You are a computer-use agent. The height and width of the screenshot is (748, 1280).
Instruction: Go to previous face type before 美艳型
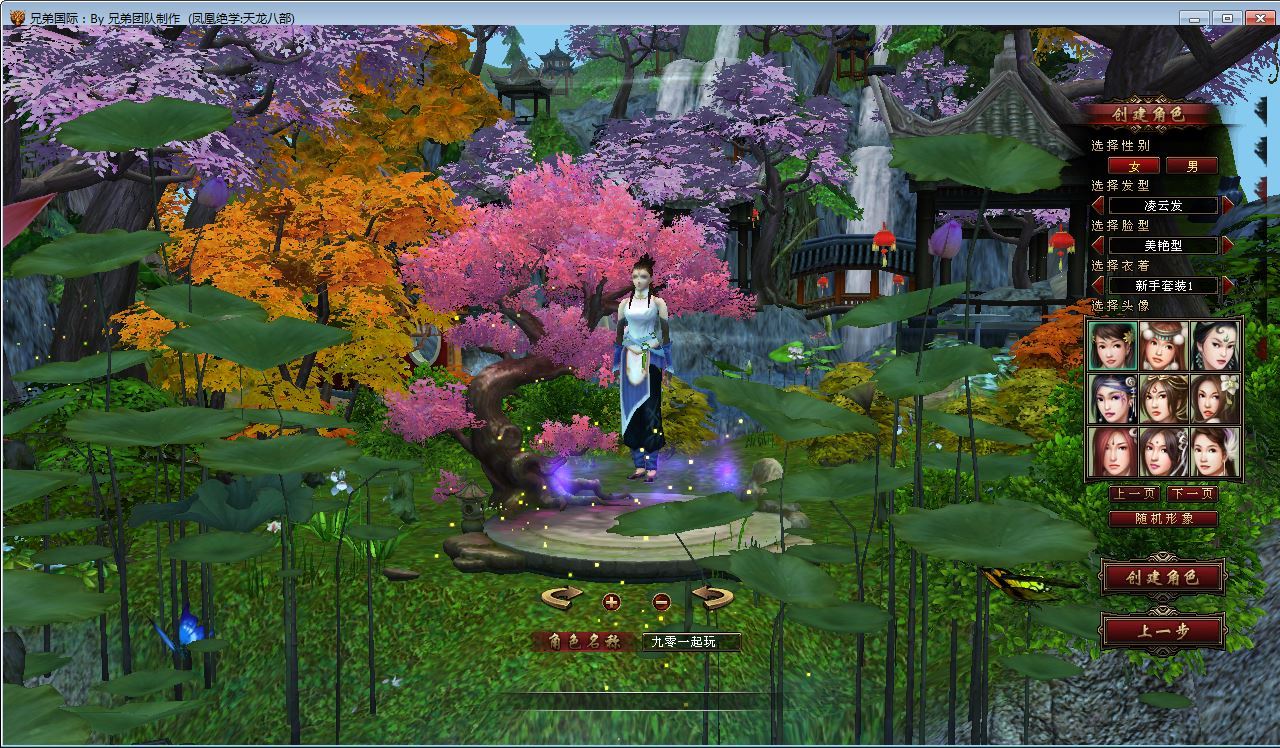pos(1098,245)
